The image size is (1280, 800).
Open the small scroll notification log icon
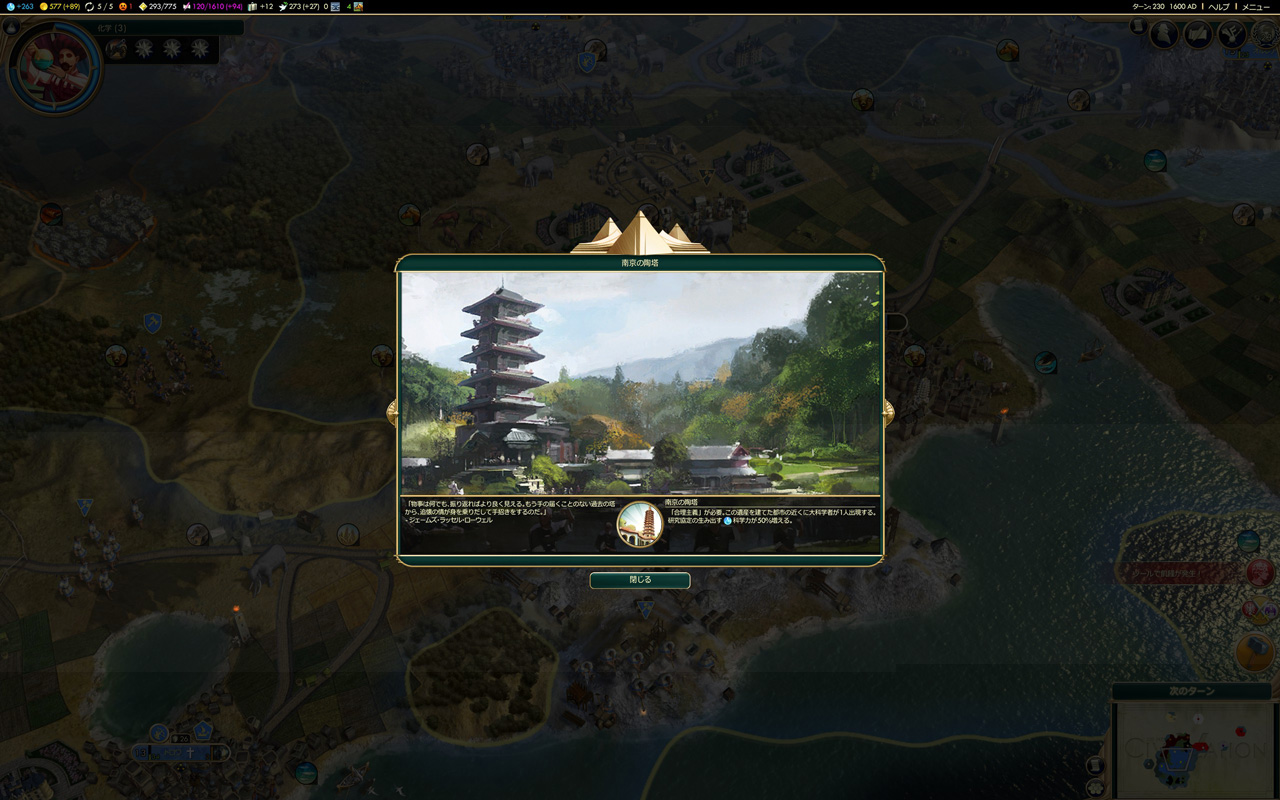(1138, 26)
